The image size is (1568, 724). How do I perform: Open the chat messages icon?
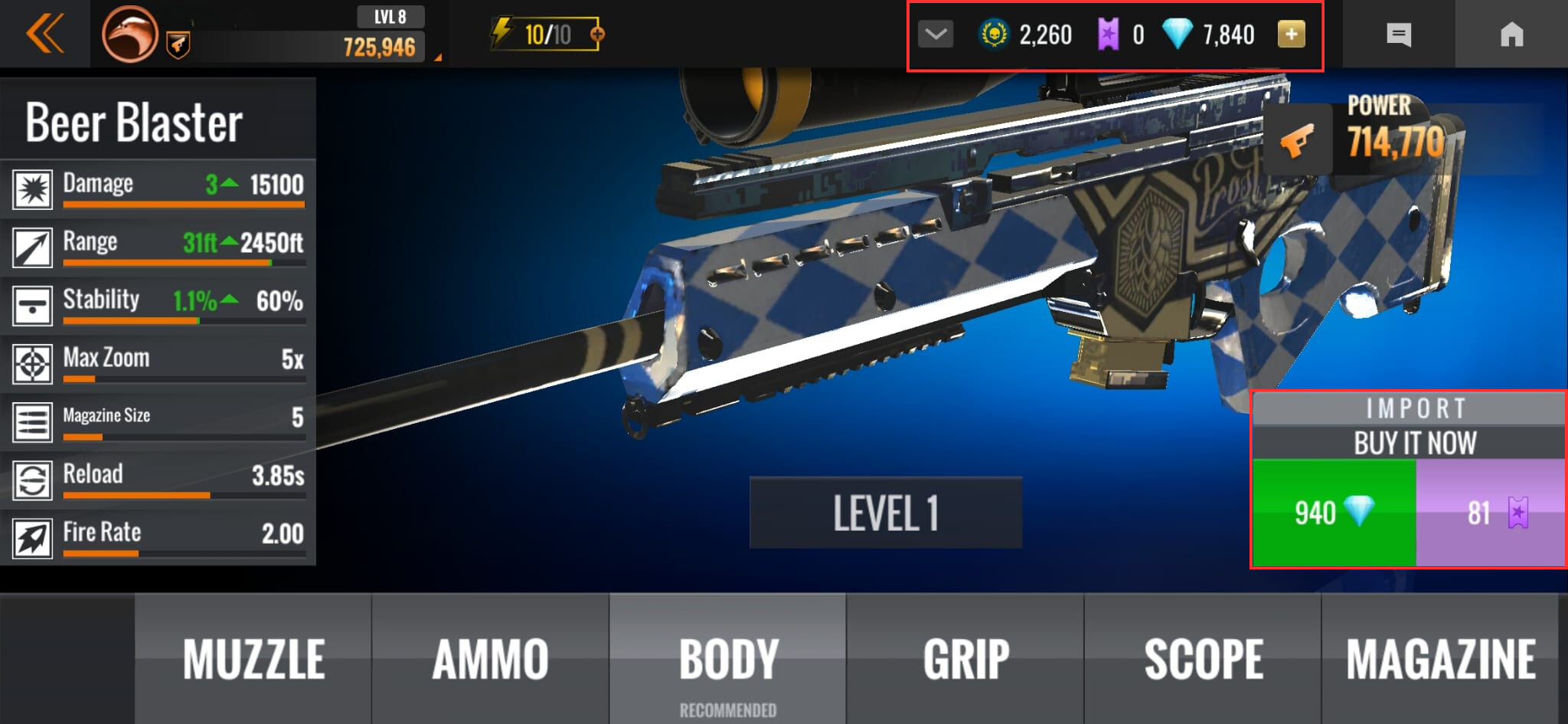(1399, 34)
